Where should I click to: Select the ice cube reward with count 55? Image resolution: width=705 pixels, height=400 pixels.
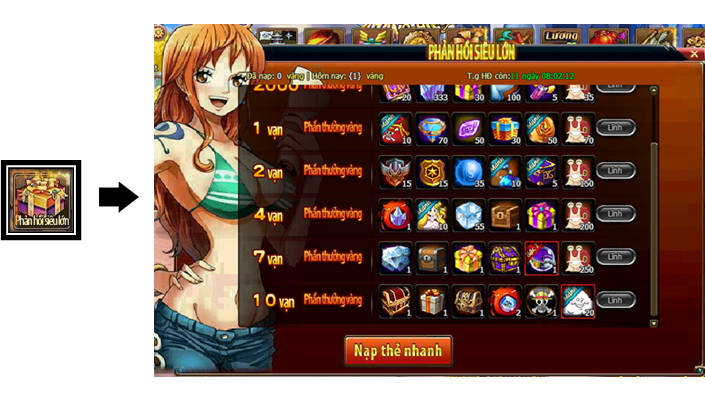tap(468, 214)
